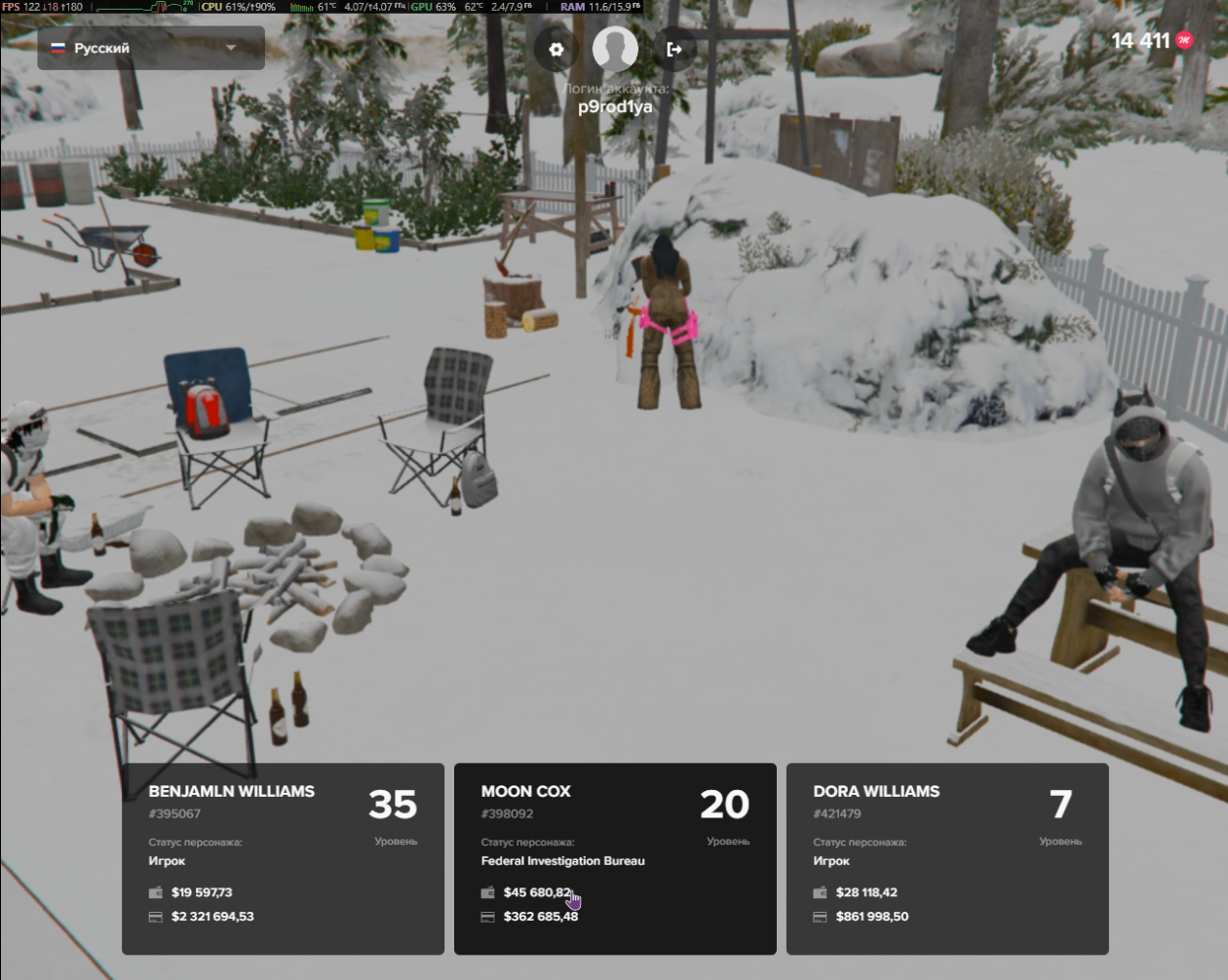Image resolution: width=1228 pixels, height=980 pixels.
Task: Choose the Moon Cox character card
Action: (x=615, y=858)
